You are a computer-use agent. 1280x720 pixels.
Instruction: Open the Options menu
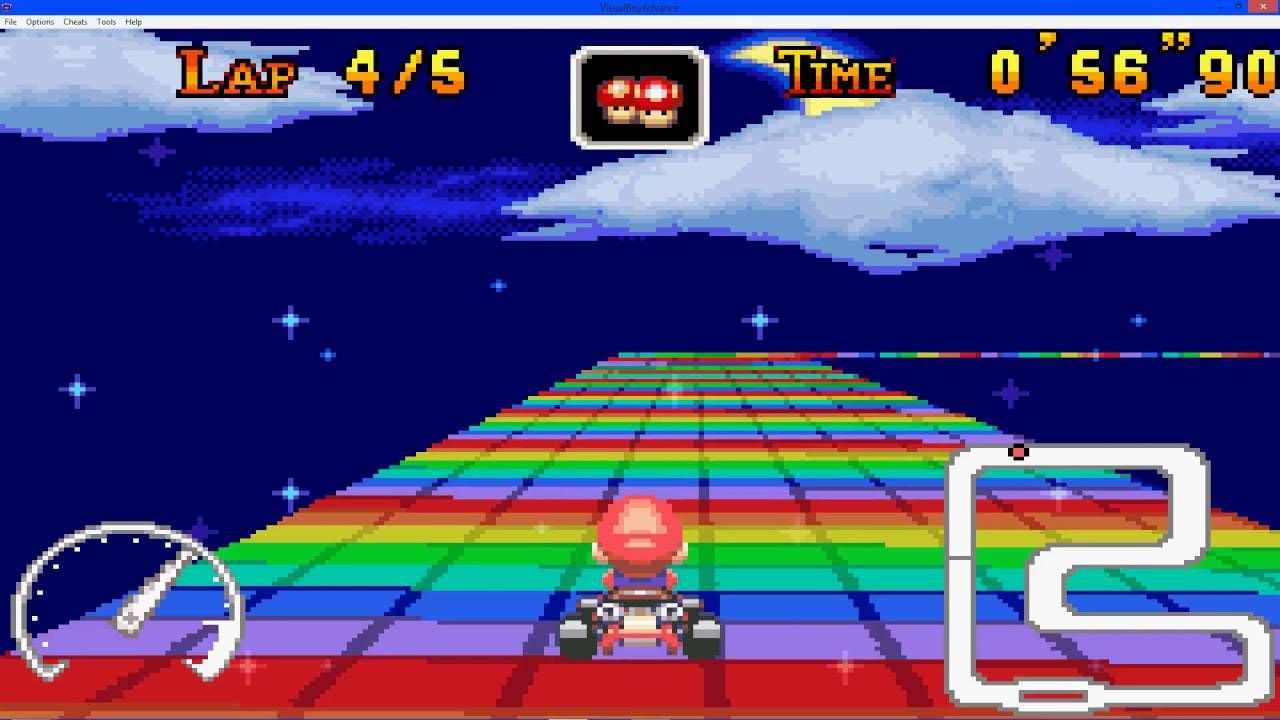pos(39,21)
